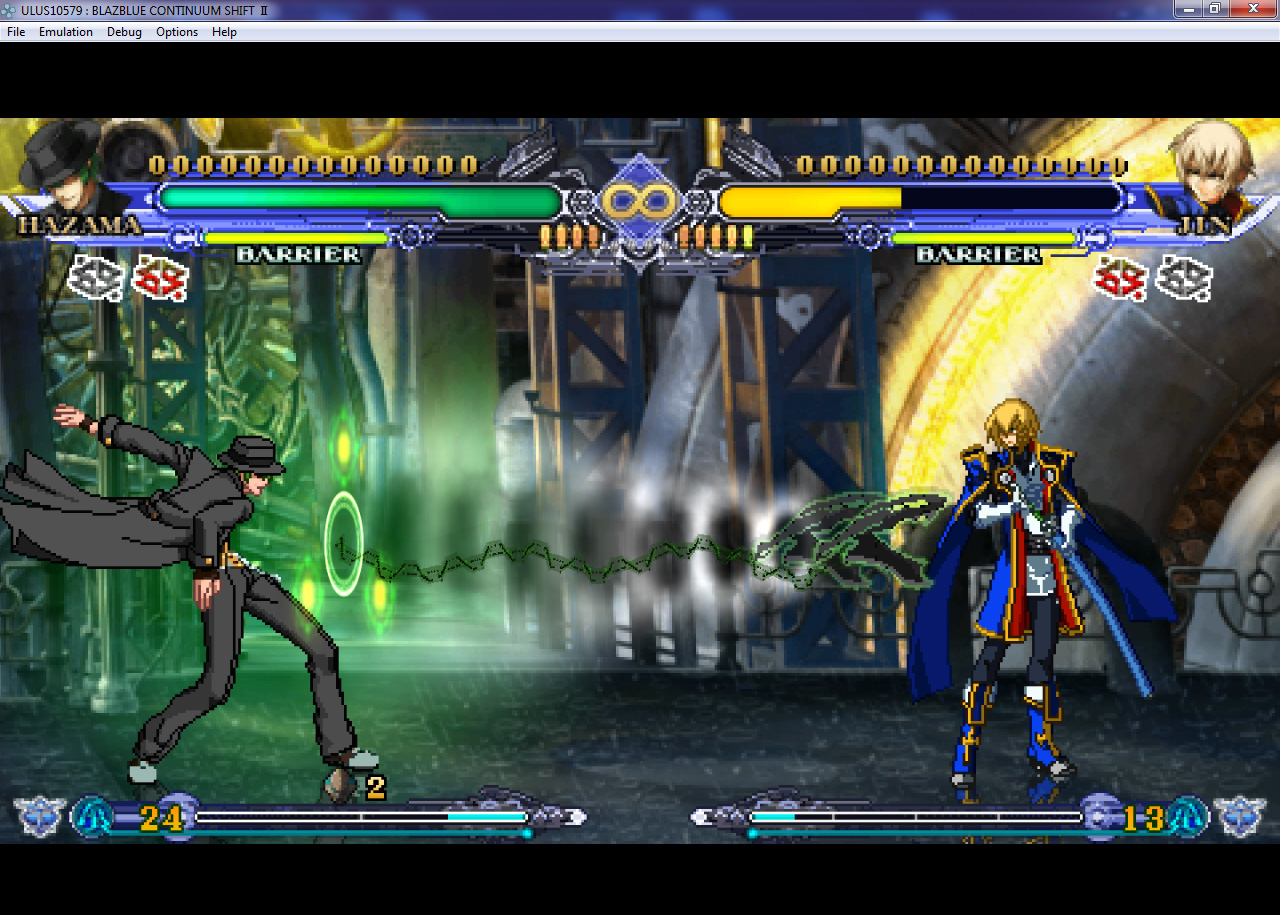Open the emulator Options menu
This screenshot has height=915, width=1280.
pos(177,32)
